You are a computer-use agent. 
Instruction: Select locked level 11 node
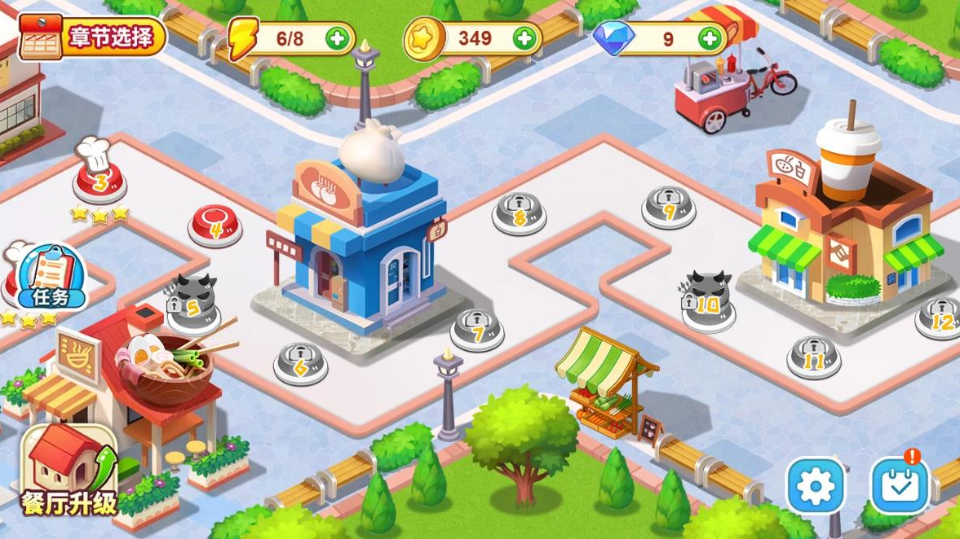point(813,356)
